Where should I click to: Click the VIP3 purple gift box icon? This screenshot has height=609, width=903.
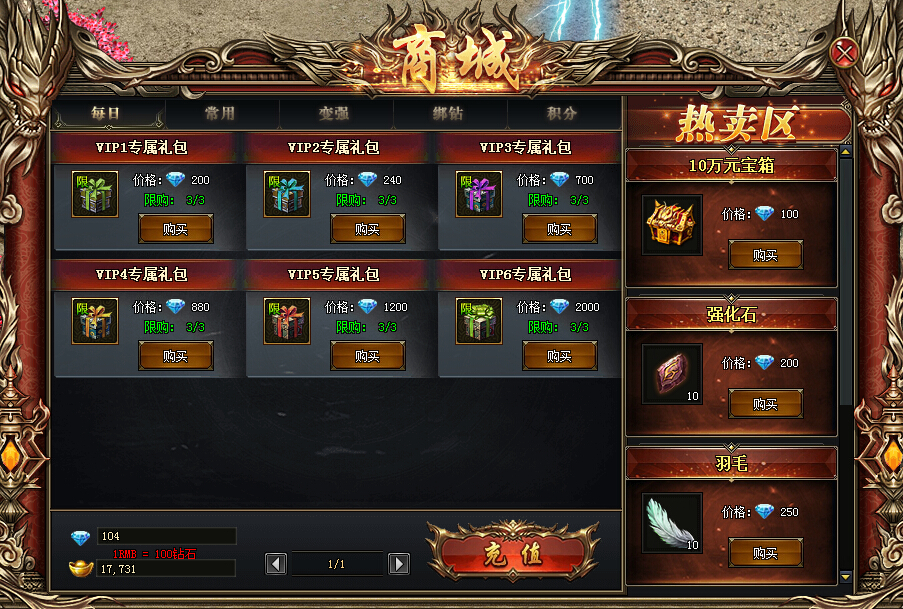[479, 194]
